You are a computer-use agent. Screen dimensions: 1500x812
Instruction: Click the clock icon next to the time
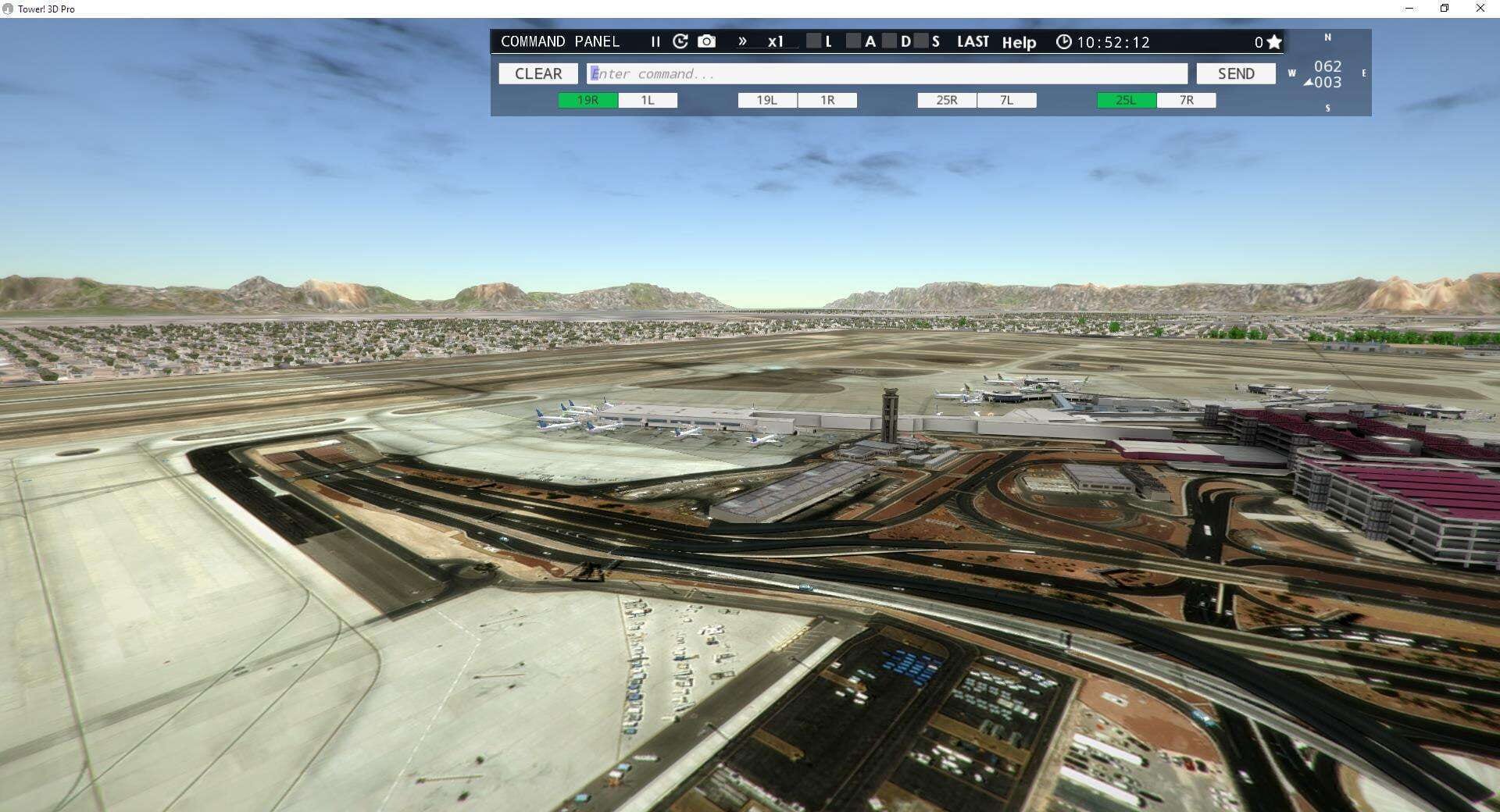tap(1062, 42)
